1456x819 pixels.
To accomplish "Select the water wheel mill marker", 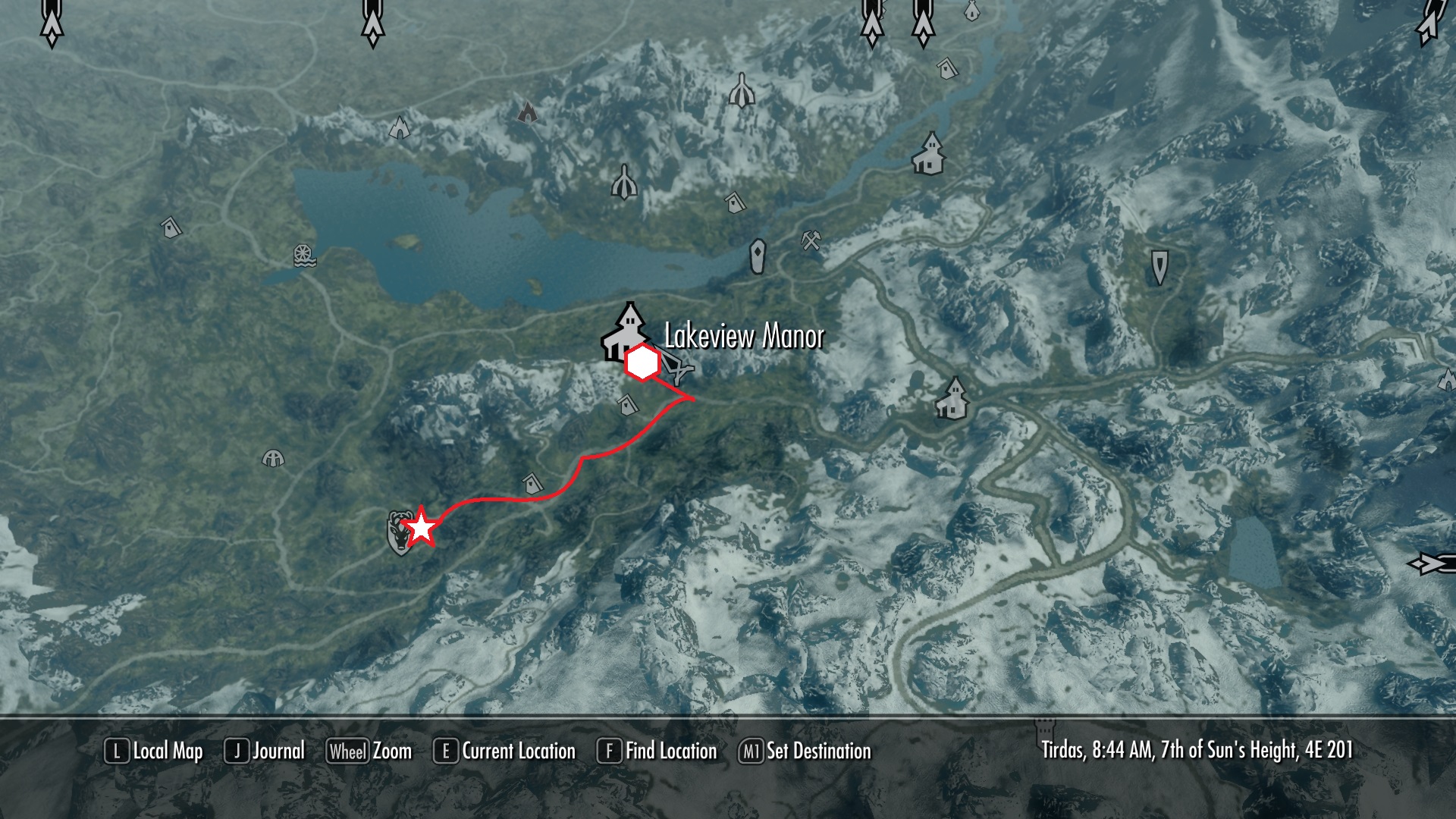I will 305,256.
